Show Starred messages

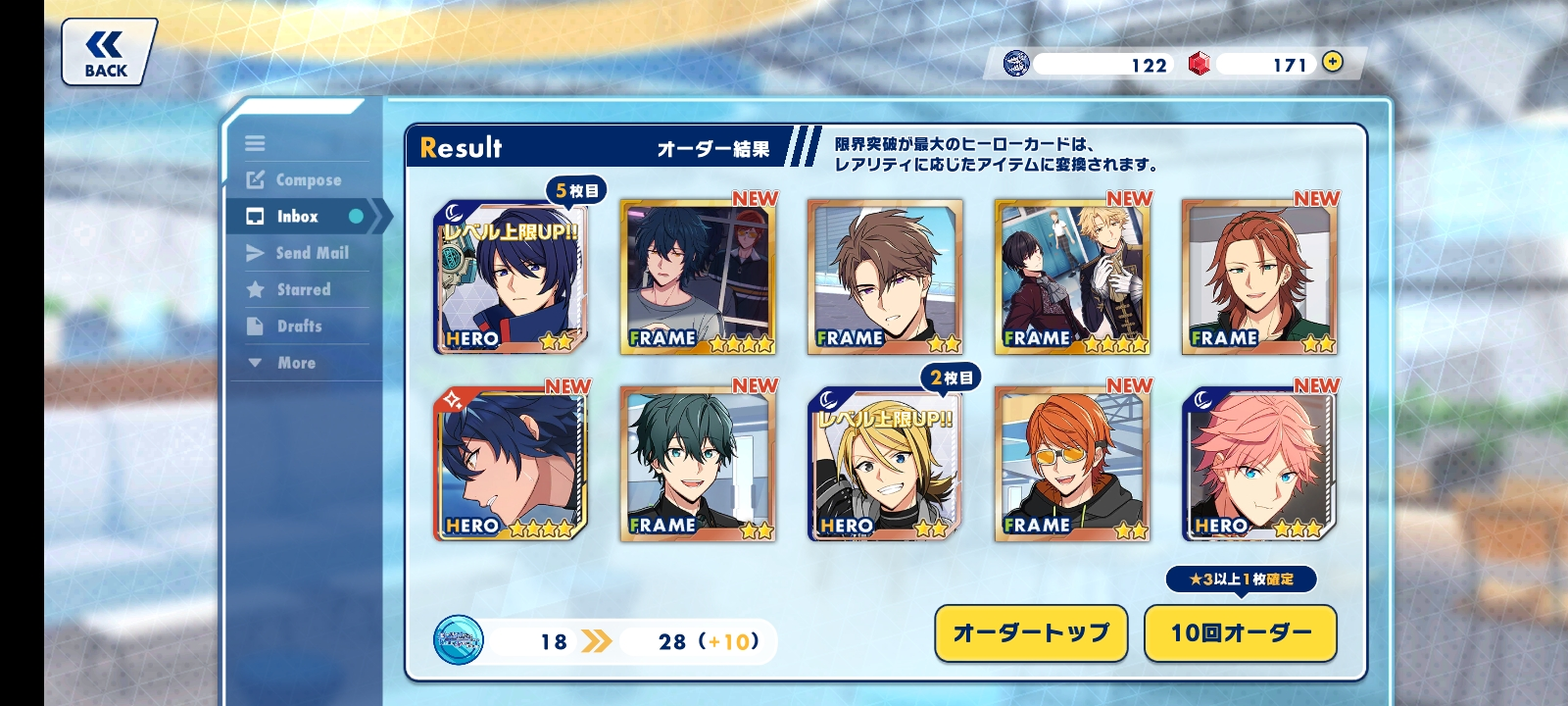pos(303,289)
